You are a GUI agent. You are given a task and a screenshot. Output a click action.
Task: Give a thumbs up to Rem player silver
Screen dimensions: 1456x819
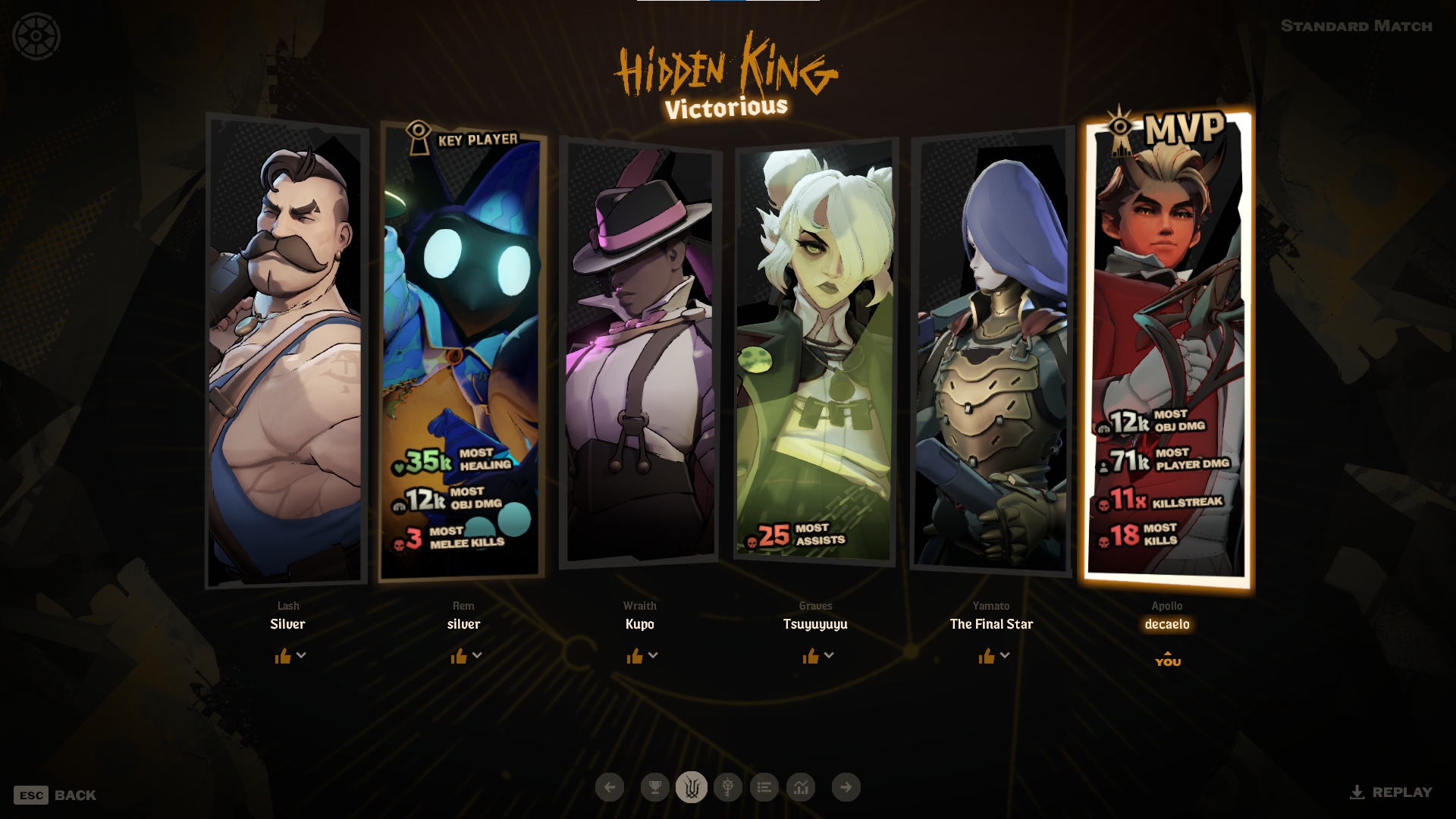[x=459, y=656]
